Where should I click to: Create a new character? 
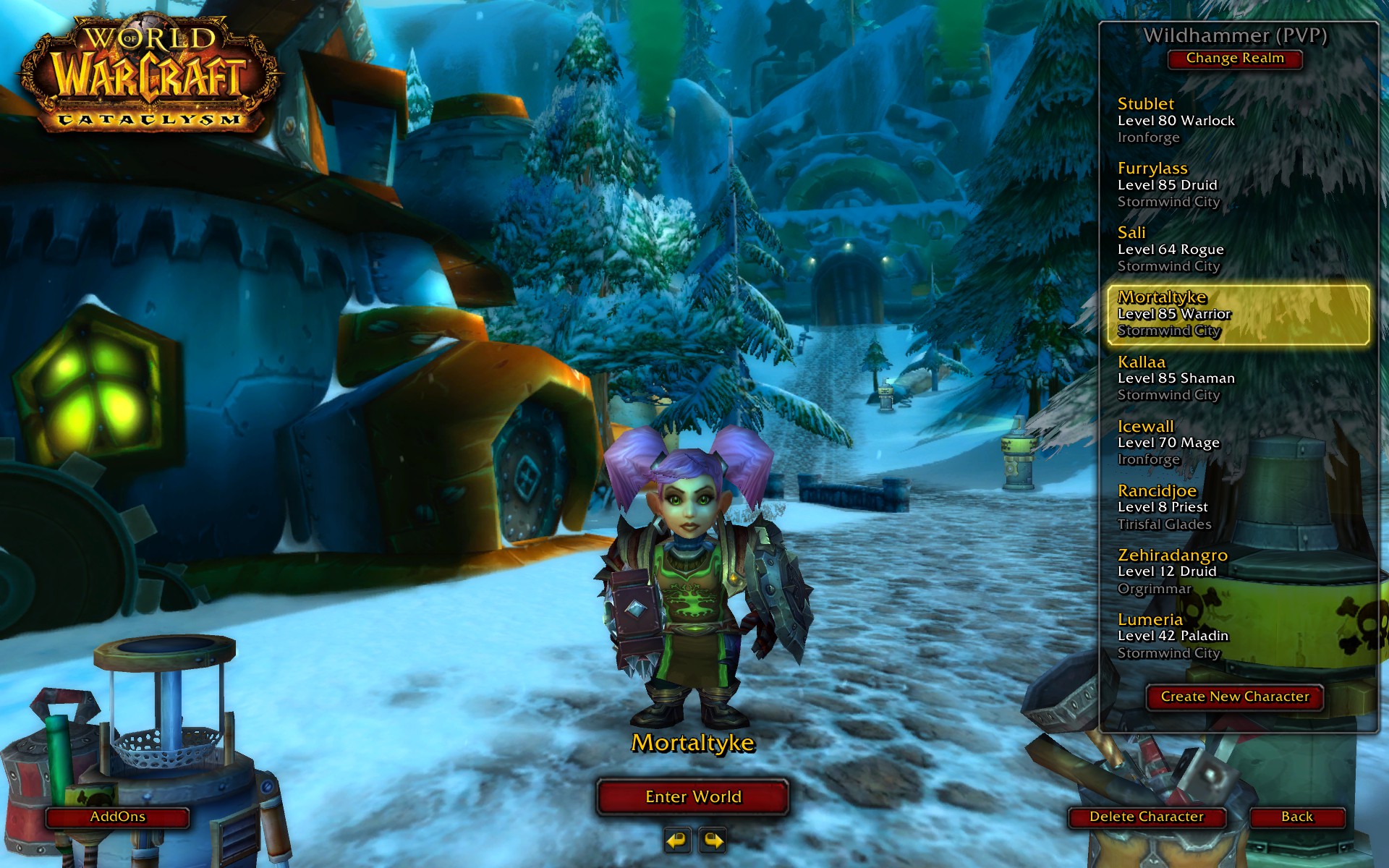[1235, 697]
